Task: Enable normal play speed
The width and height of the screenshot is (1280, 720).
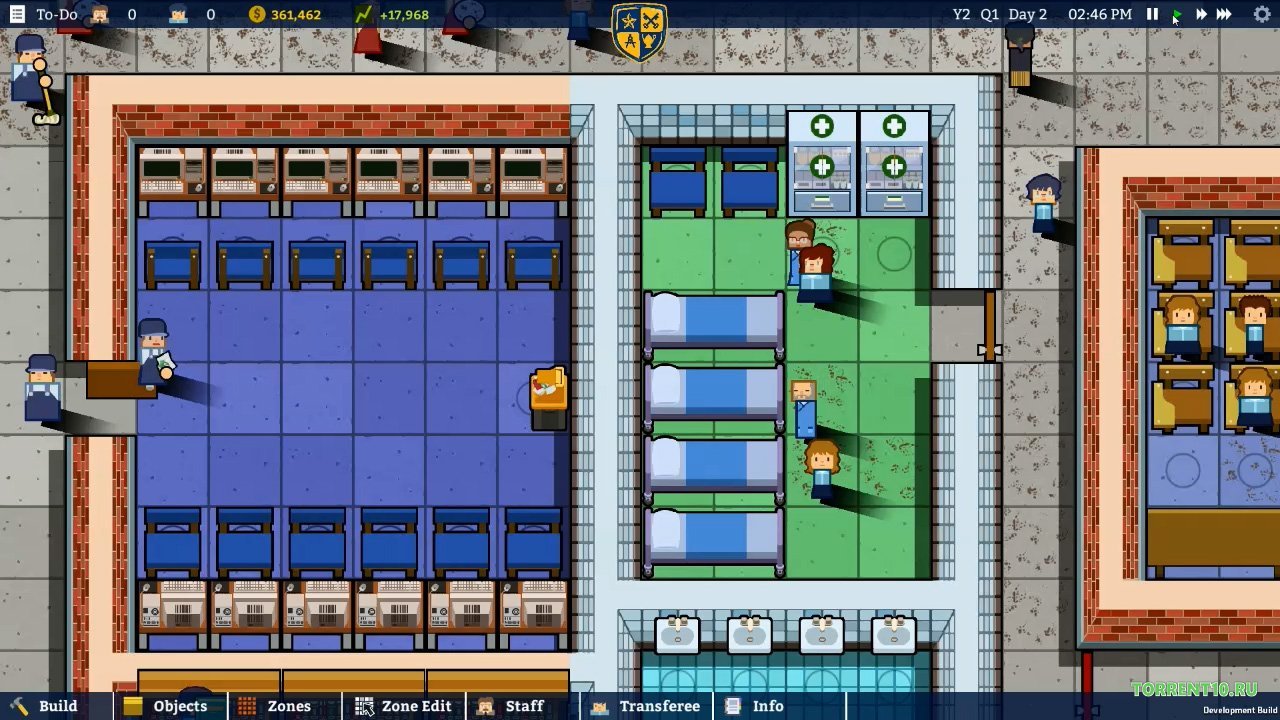Action: [x=1177, y=14]
